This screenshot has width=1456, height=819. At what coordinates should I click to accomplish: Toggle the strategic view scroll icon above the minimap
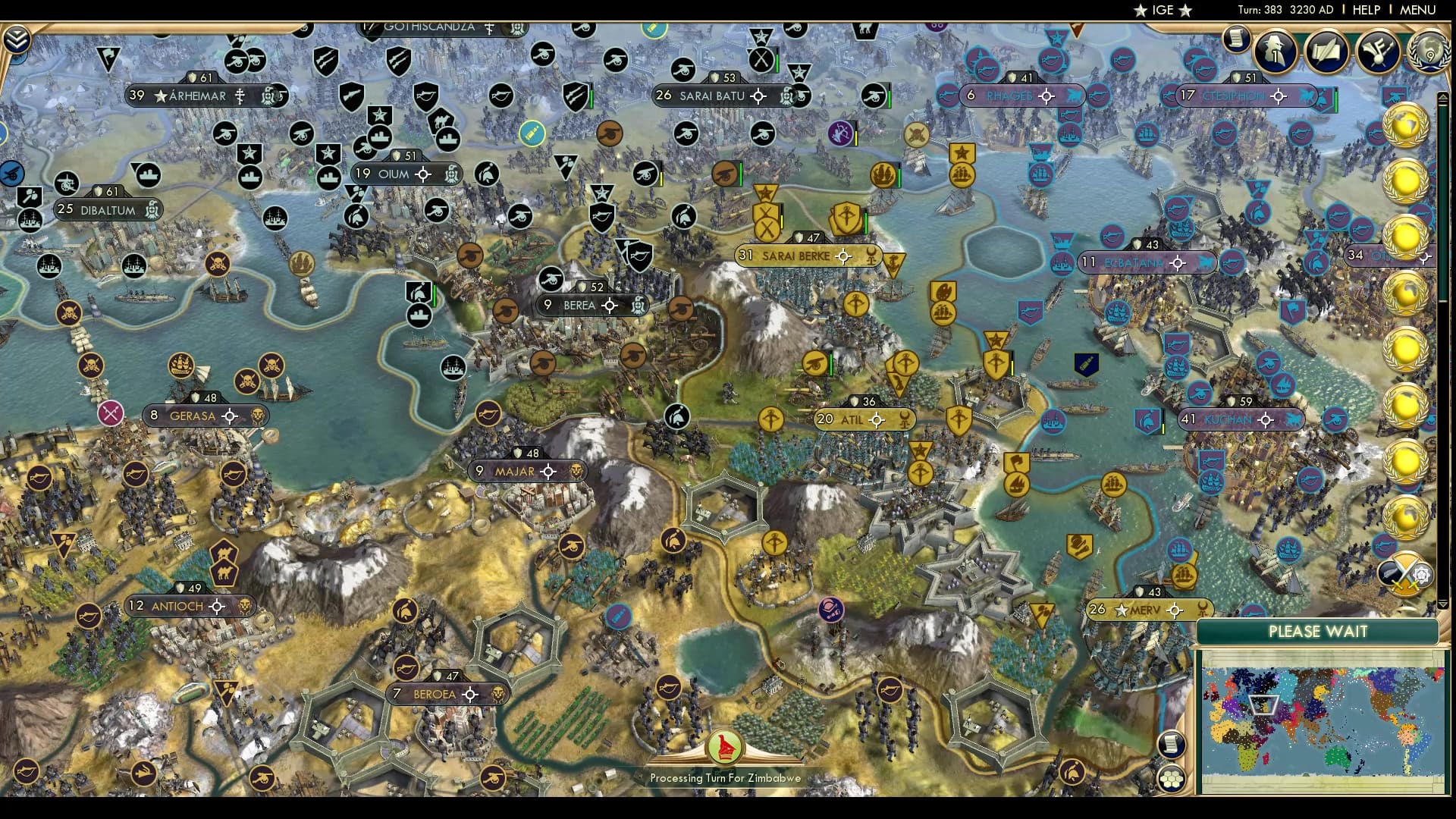click(x=1171, y=744)
